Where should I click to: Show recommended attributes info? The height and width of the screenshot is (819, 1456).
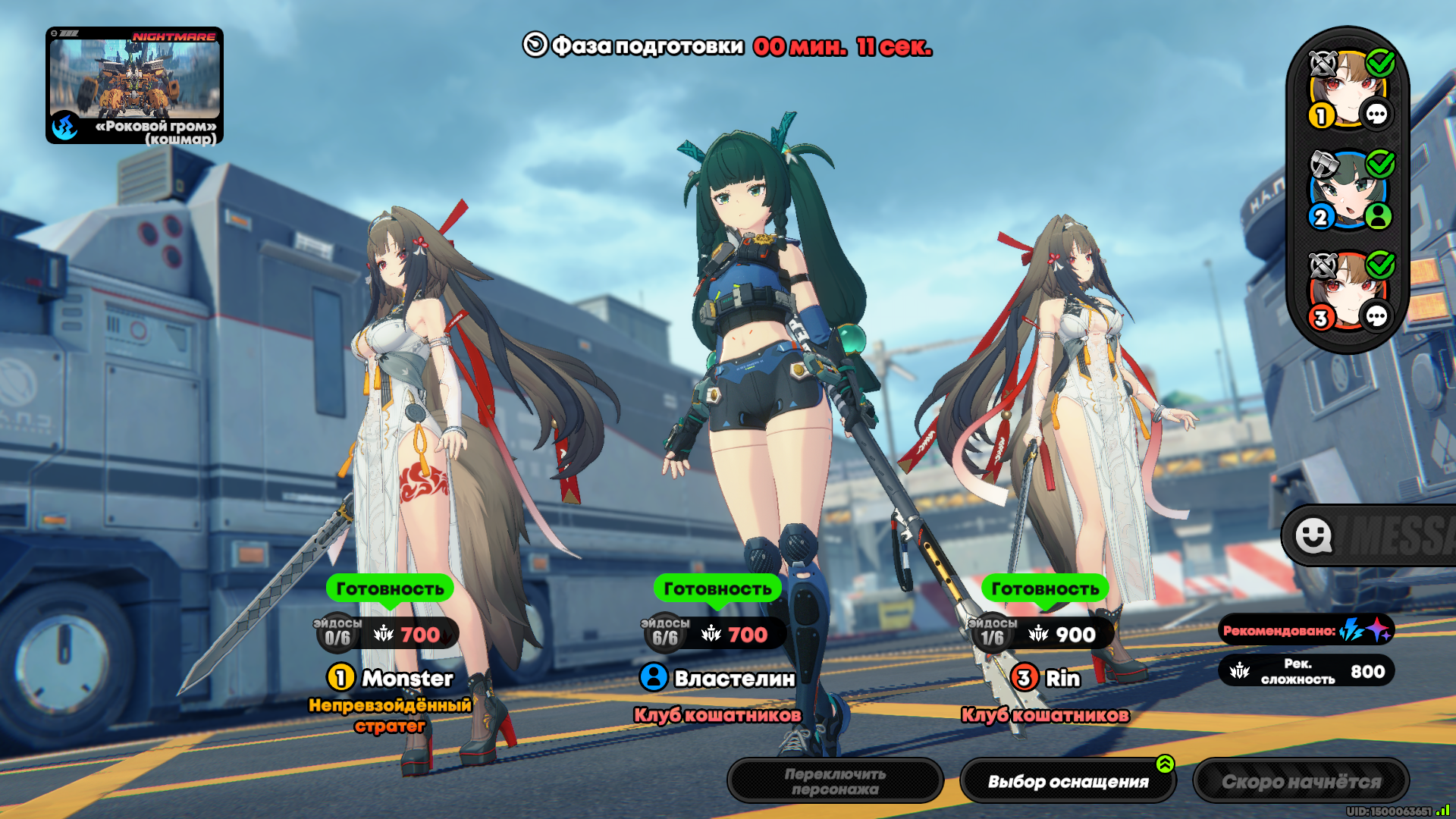pyautogui.click(x=1306, y=630)
